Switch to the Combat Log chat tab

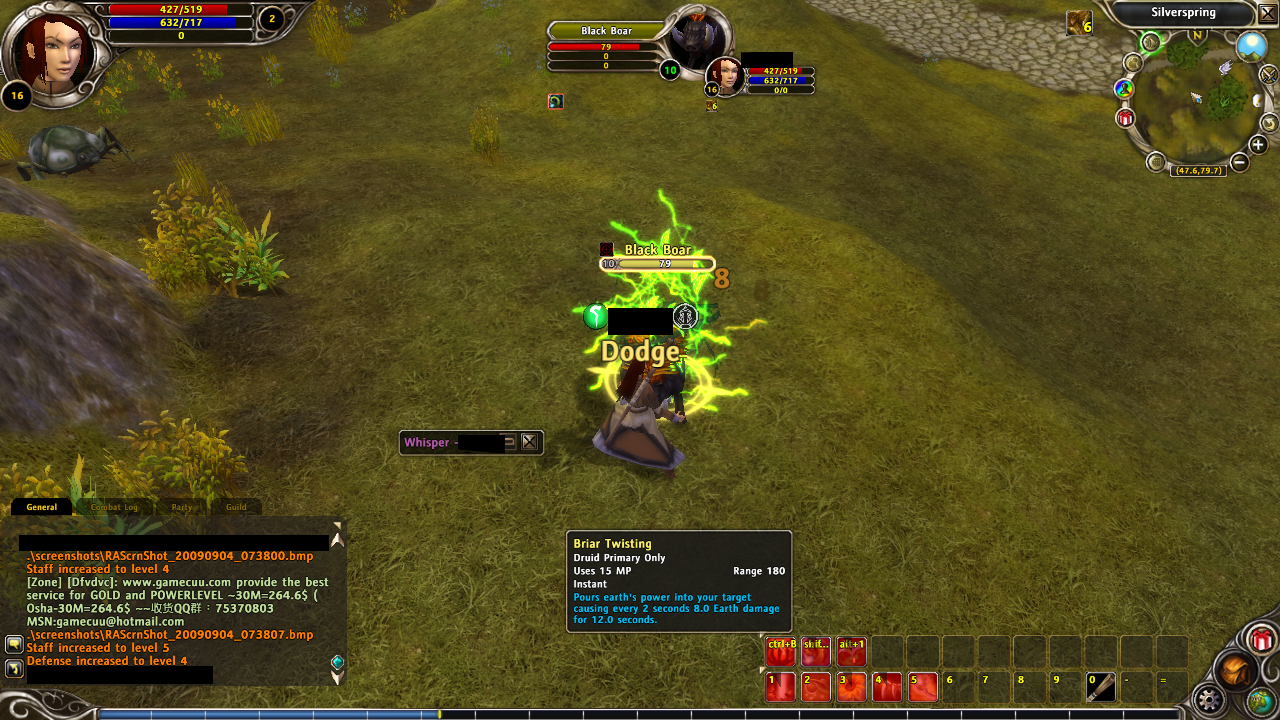(114, 507)
